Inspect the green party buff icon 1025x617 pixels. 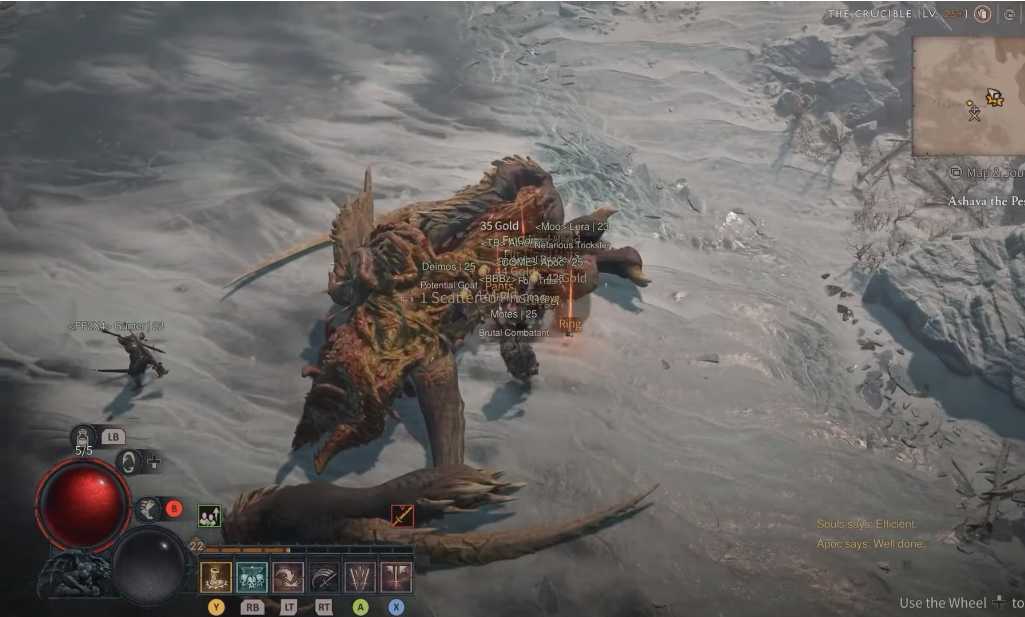tap(209, 516)
